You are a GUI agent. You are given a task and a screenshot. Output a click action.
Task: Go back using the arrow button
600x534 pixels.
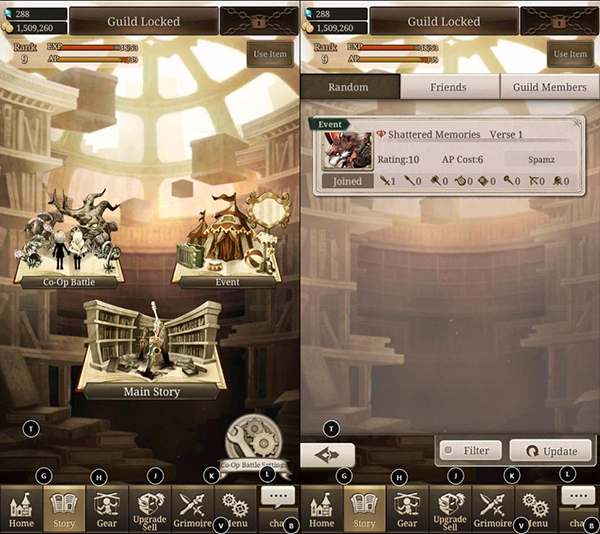(x=327, y=453)
